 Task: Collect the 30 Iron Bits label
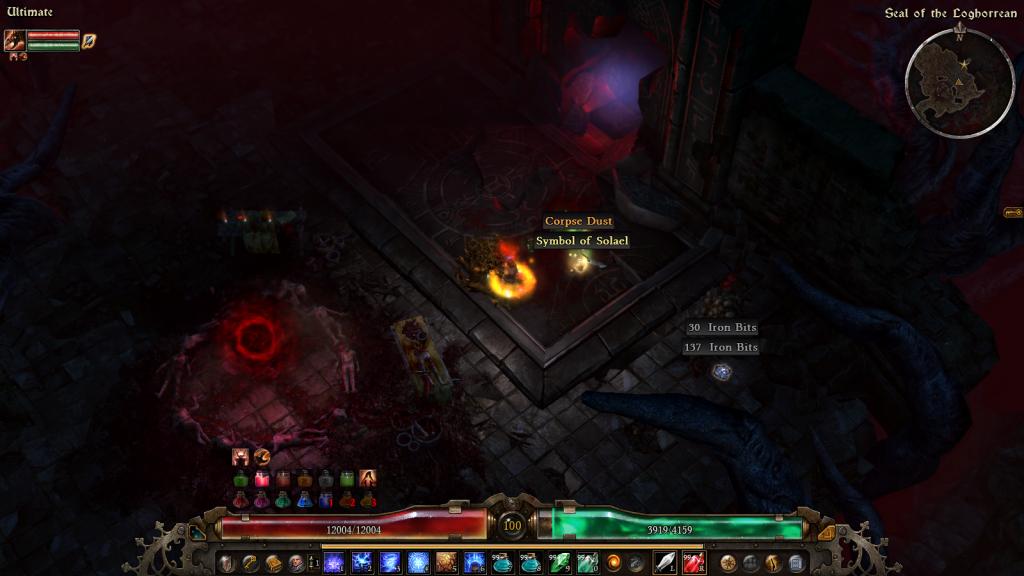tap(721, 328)
